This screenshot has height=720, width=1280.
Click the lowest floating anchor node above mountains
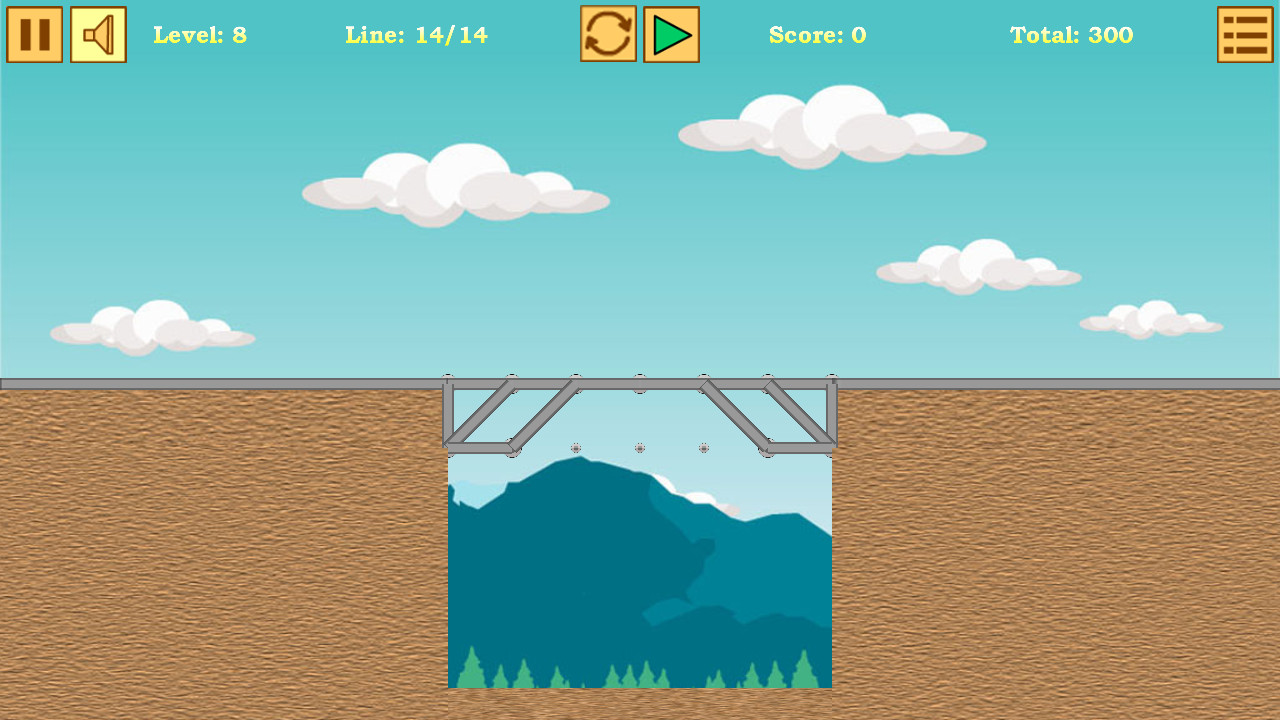(639, 447)
